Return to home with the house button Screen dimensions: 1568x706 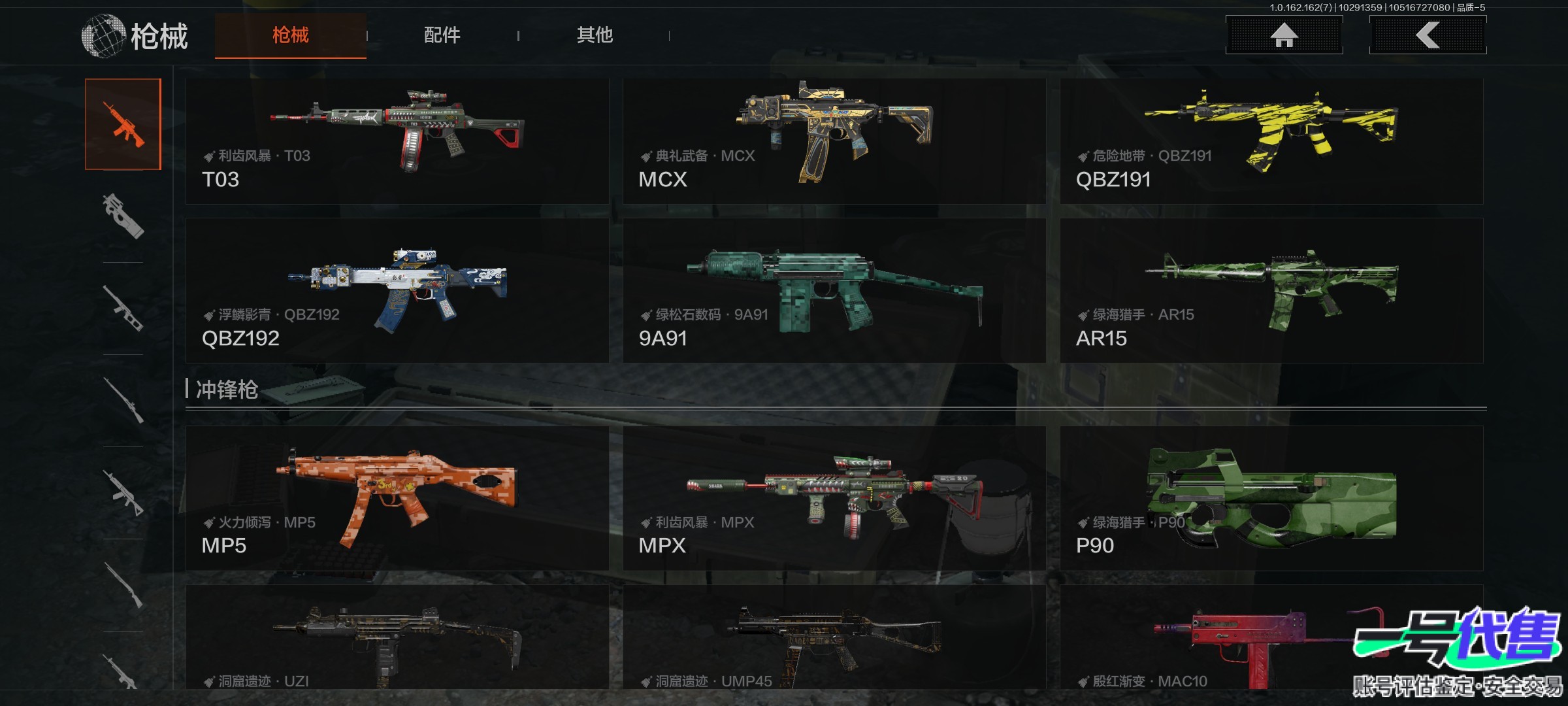(1284, 35)
